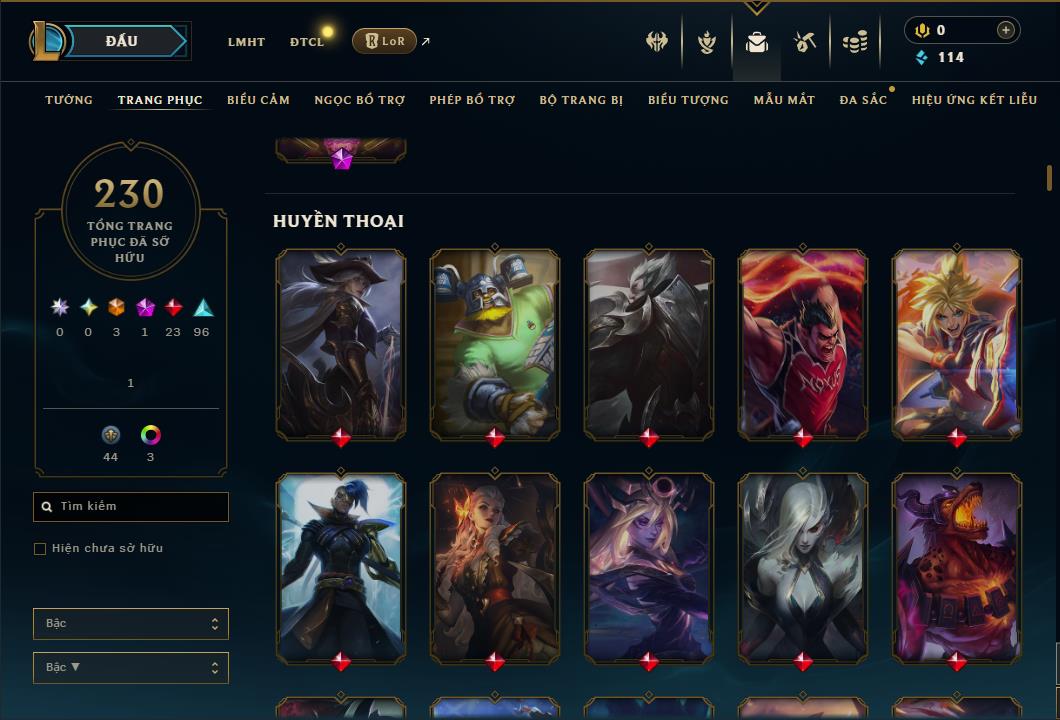Go to the PHÉP BỔ TRỢ tab

point(472,100)
